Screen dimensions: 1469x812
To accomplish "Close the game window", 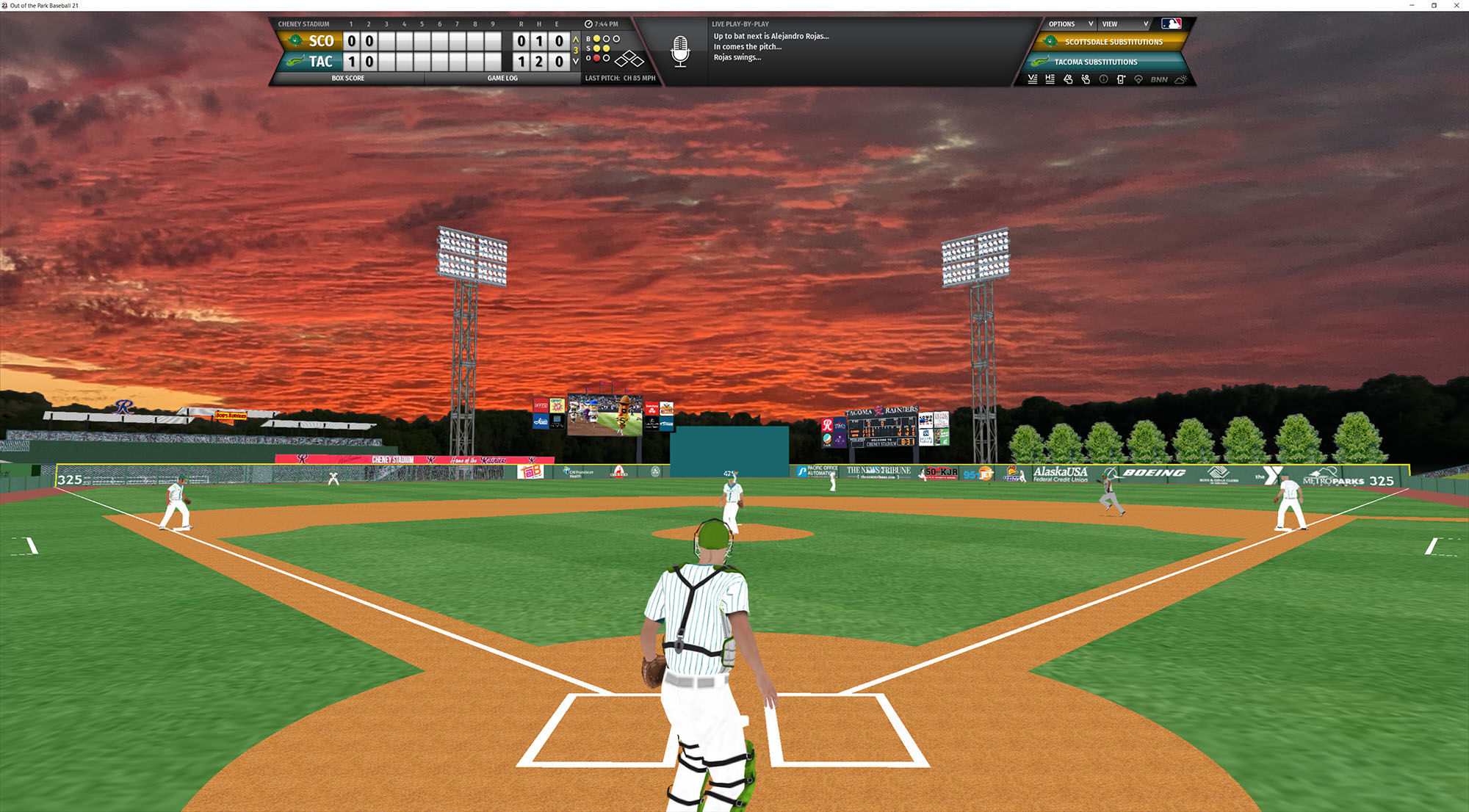I will pos(1457,5).
